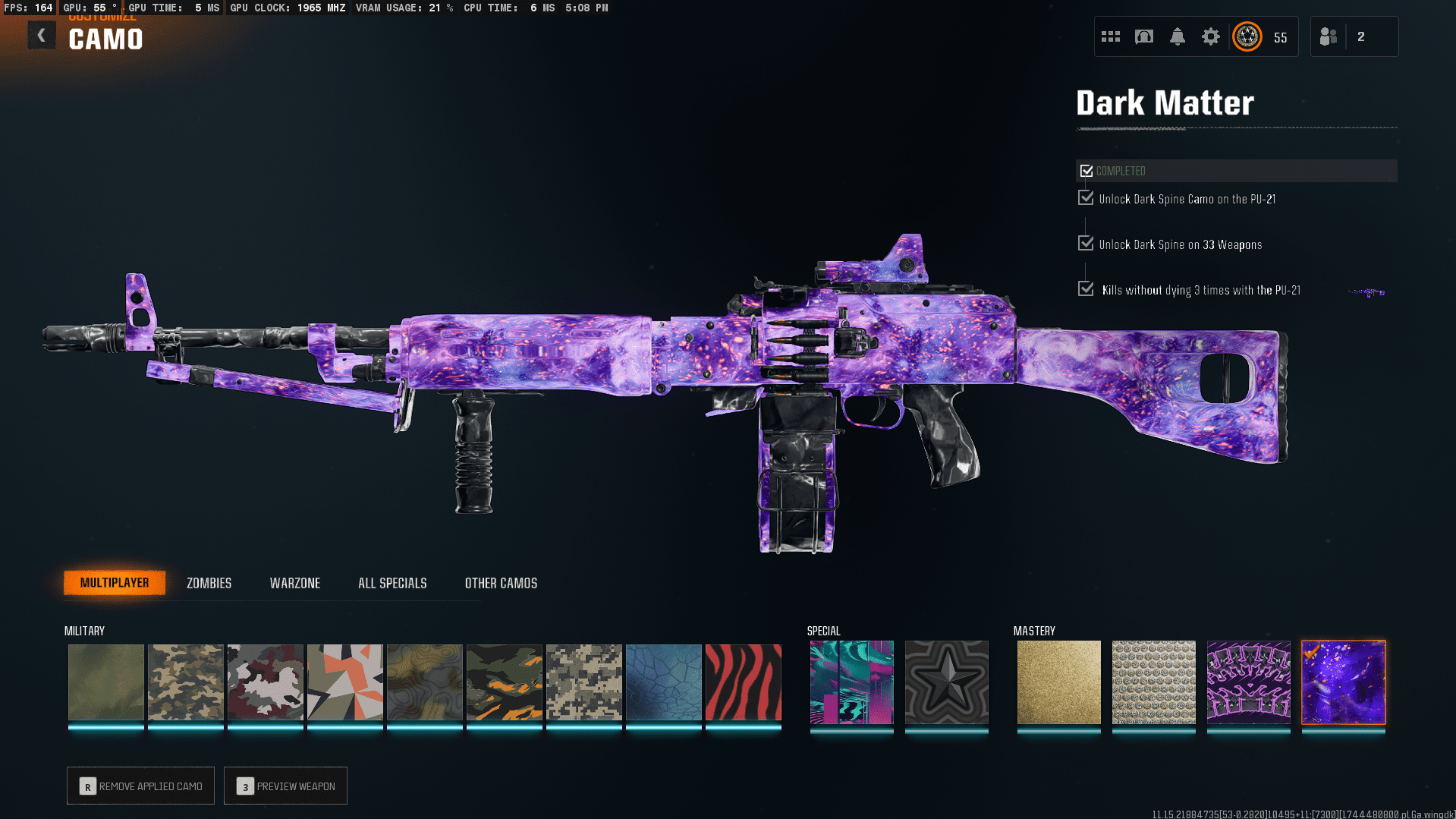The image size is (1456, 819).
Task: Open the grid menu icon
Action: tap(1110, 36)
